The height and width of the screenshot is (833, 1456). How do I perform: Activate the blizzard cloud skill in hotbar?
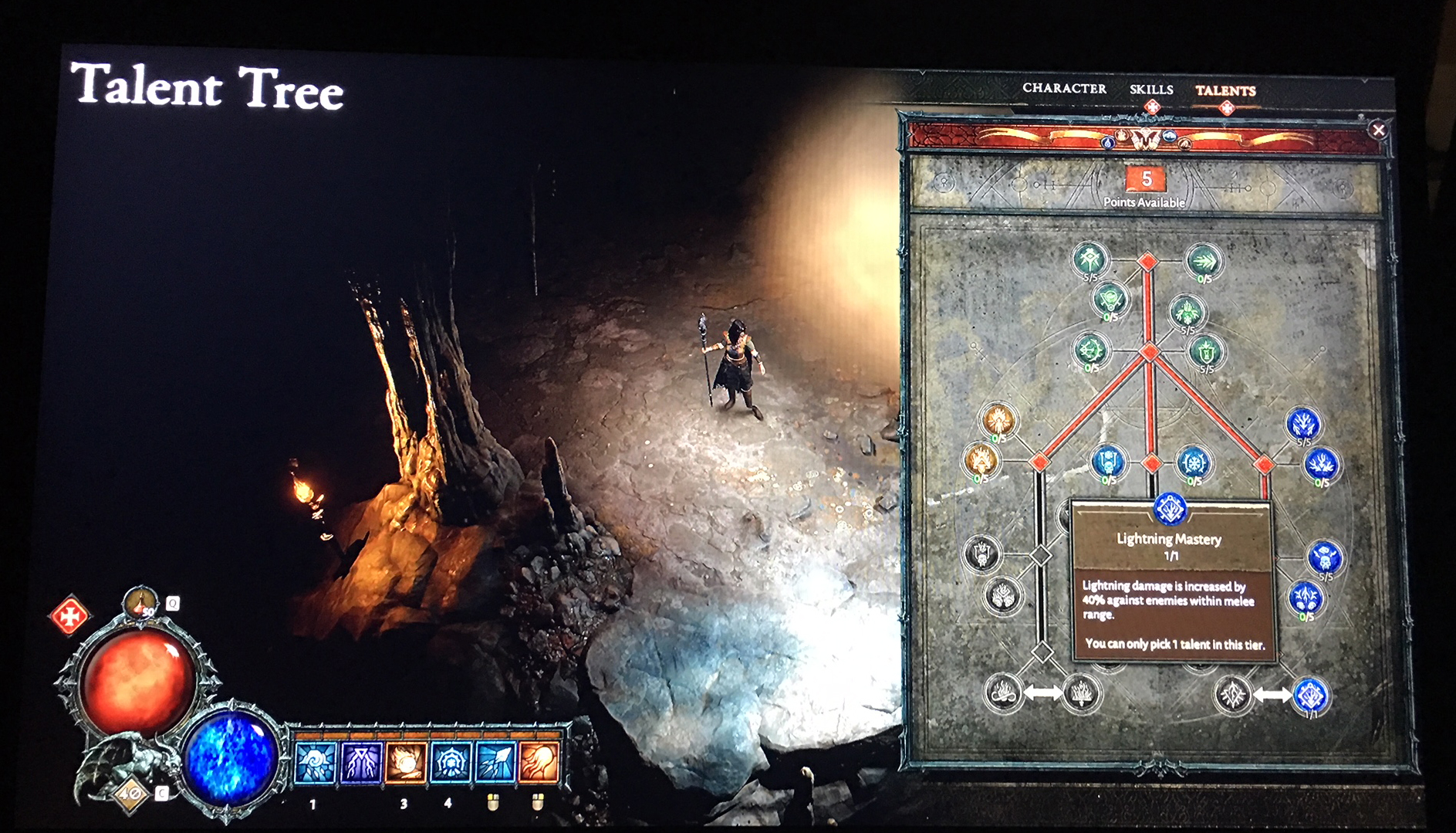tap(315, 762)
